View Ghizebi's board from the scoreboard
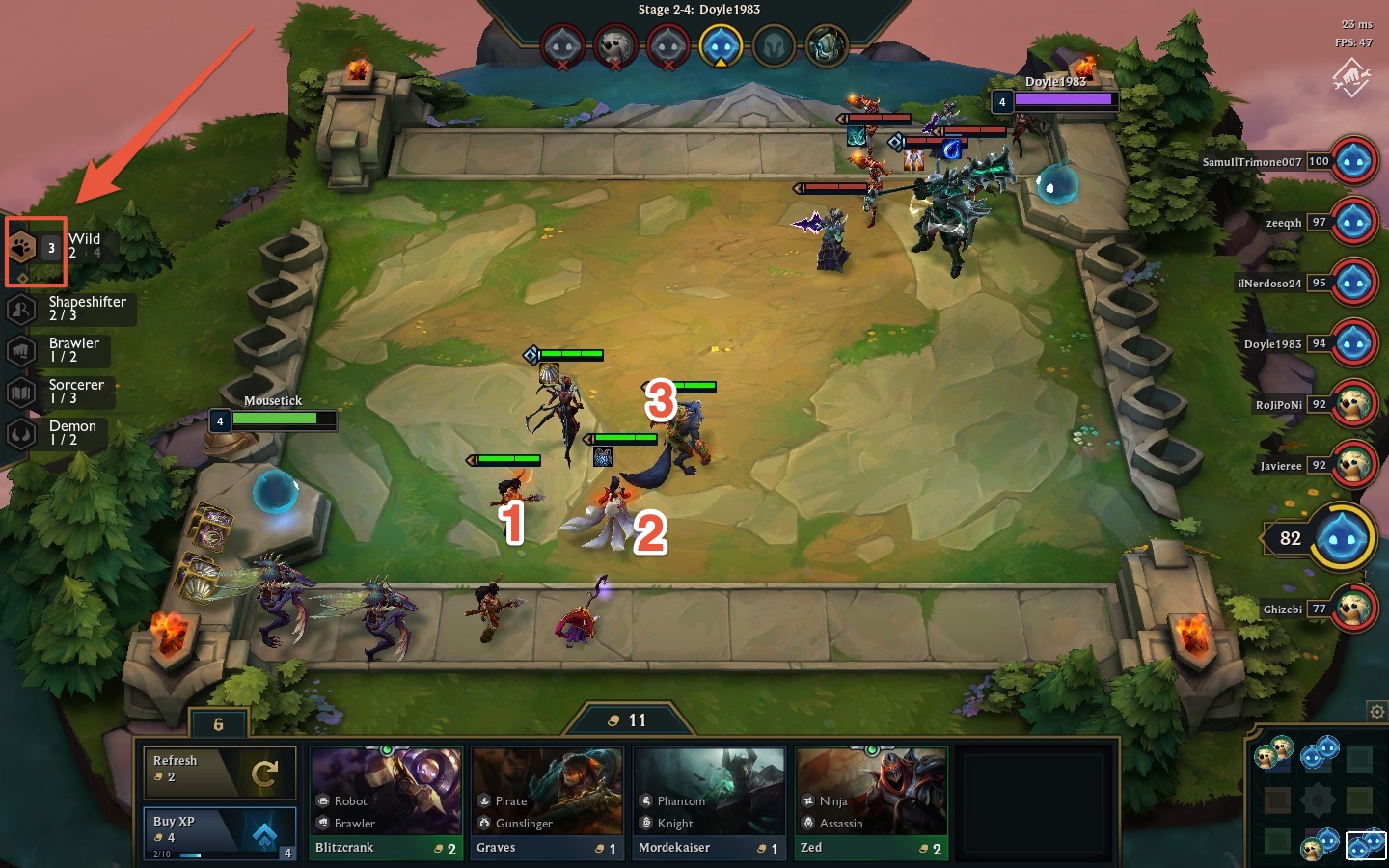Image resolution: width=1389 pixels, height=868 pixels. pos(1353,610)
